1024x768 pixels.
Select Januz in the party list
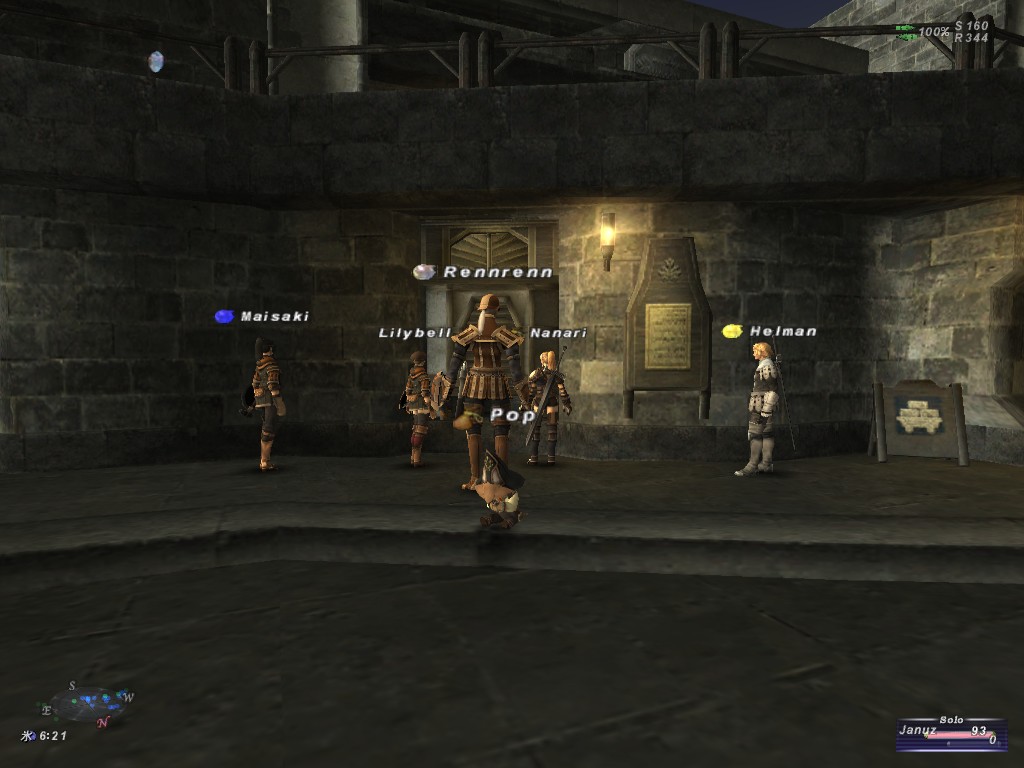point(918,730)
